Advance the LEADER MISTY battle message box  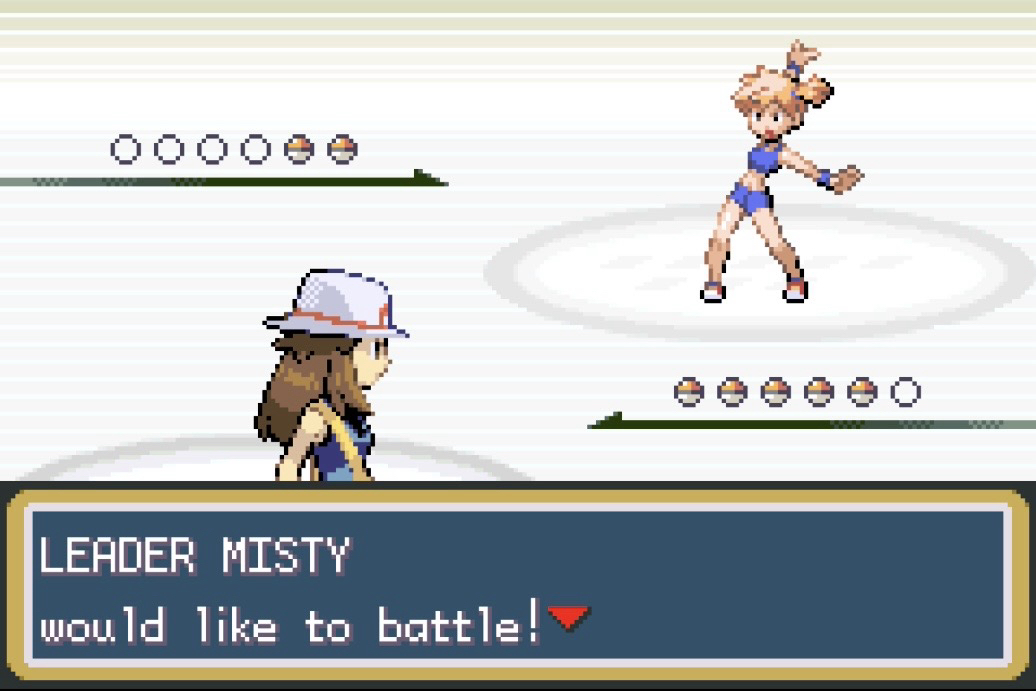517,585
